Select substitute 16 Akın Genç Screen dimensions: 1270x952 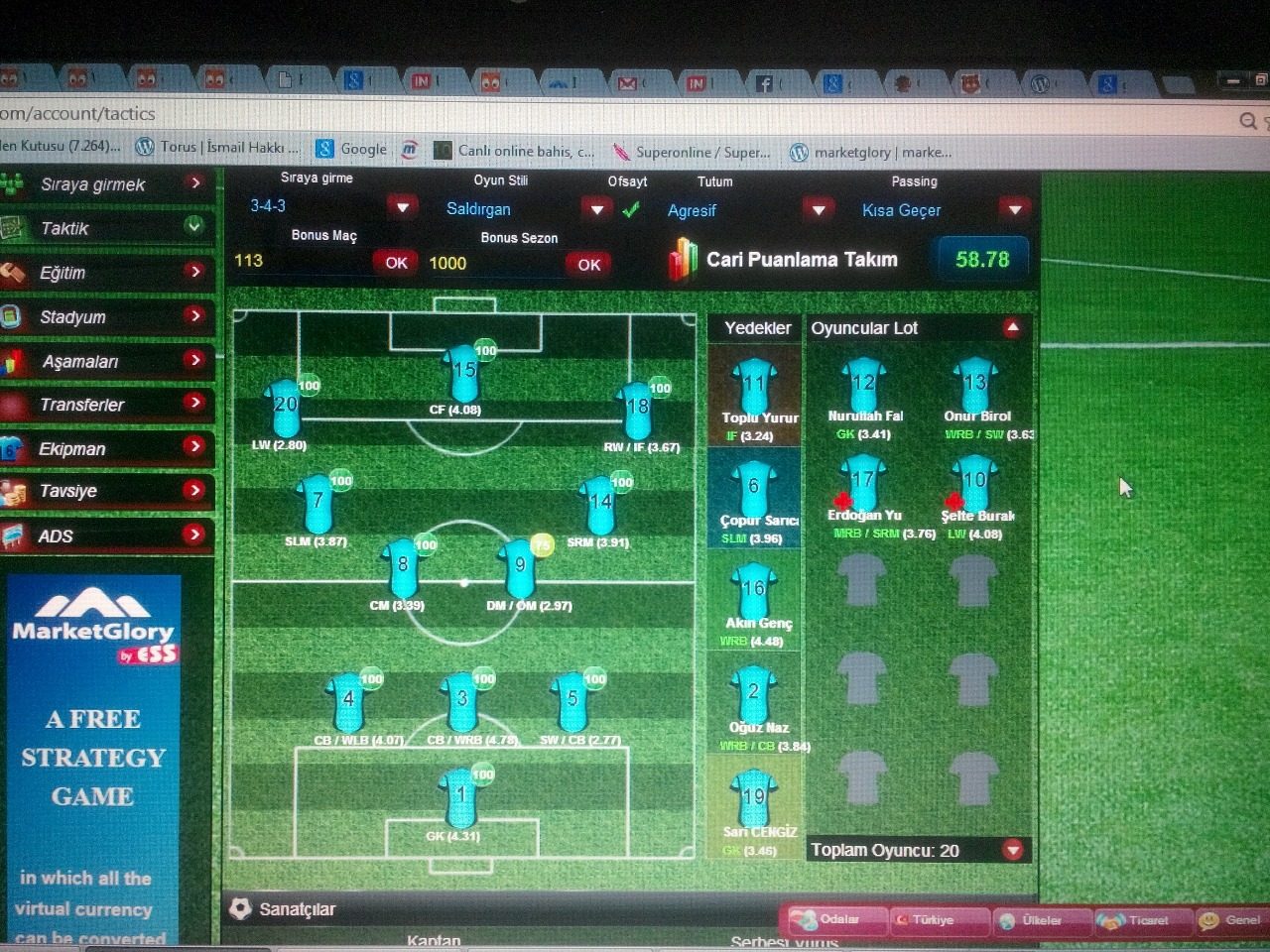point(754,595)
